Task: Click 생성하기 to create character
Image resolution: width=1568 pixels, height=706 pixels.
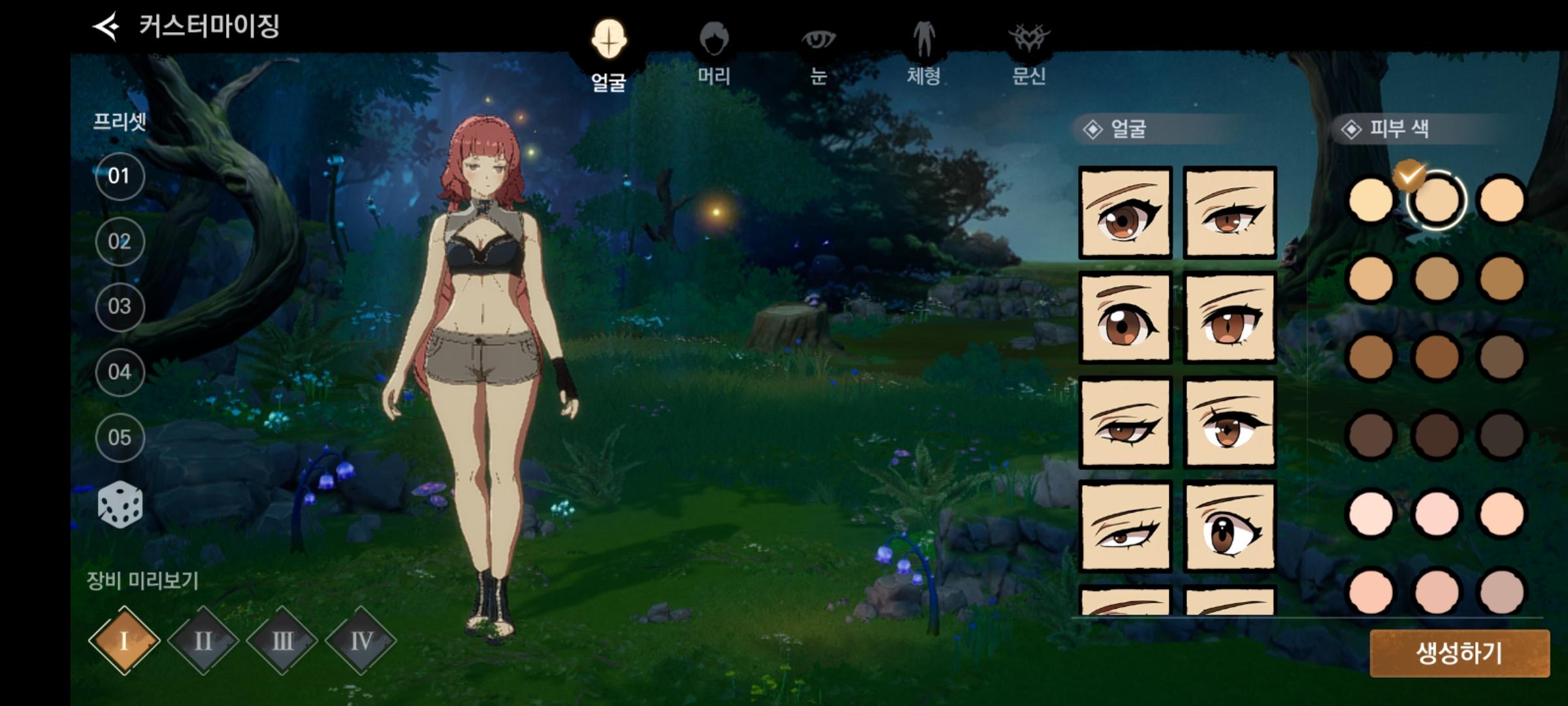Action: pos(1459,653)
